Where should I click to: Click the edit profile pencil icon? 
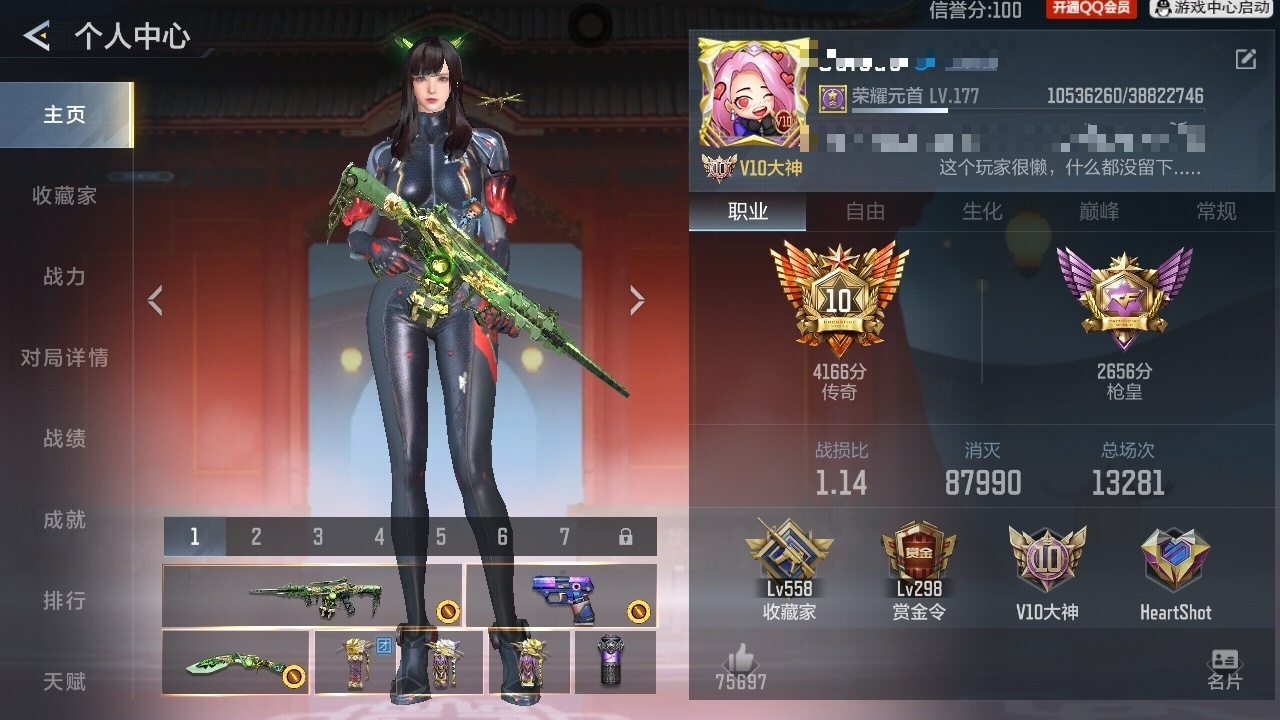coord(1245,60)
